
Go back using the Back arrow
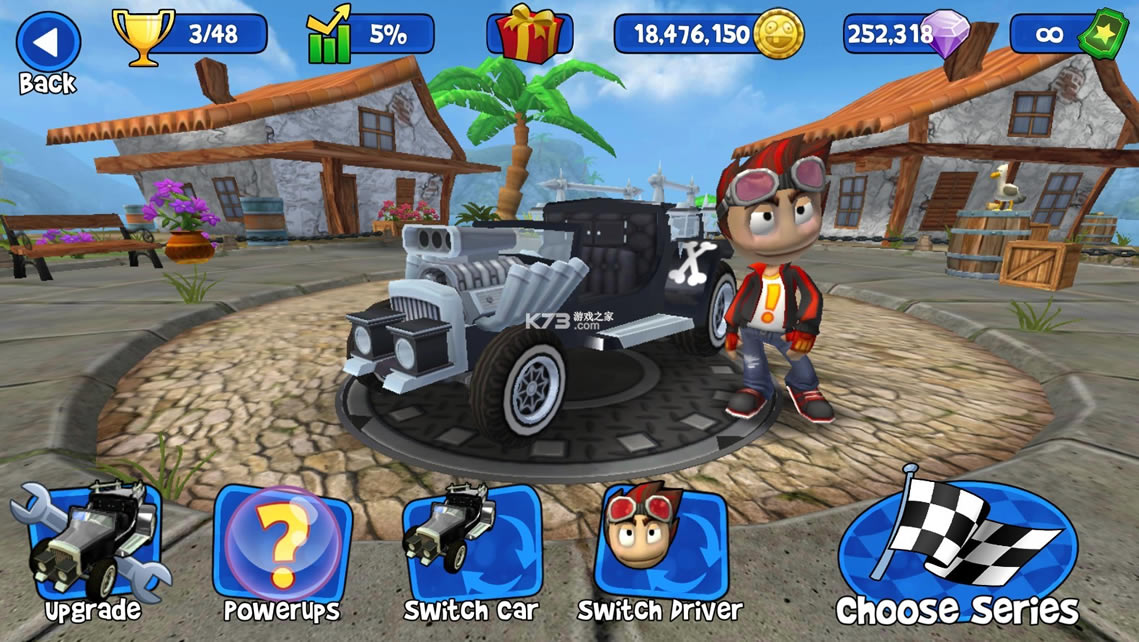click(x=47, y=44)
